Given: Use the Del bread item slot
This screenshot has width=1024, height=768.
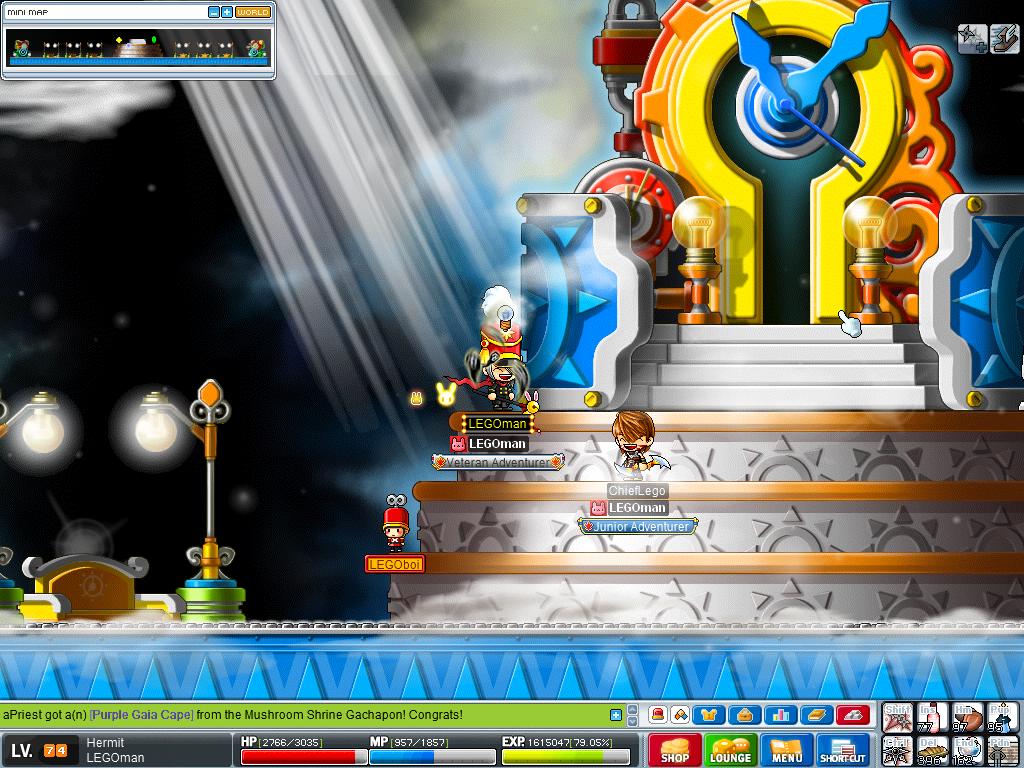Looking at the screenshot, I should click(x=931, y=750).
